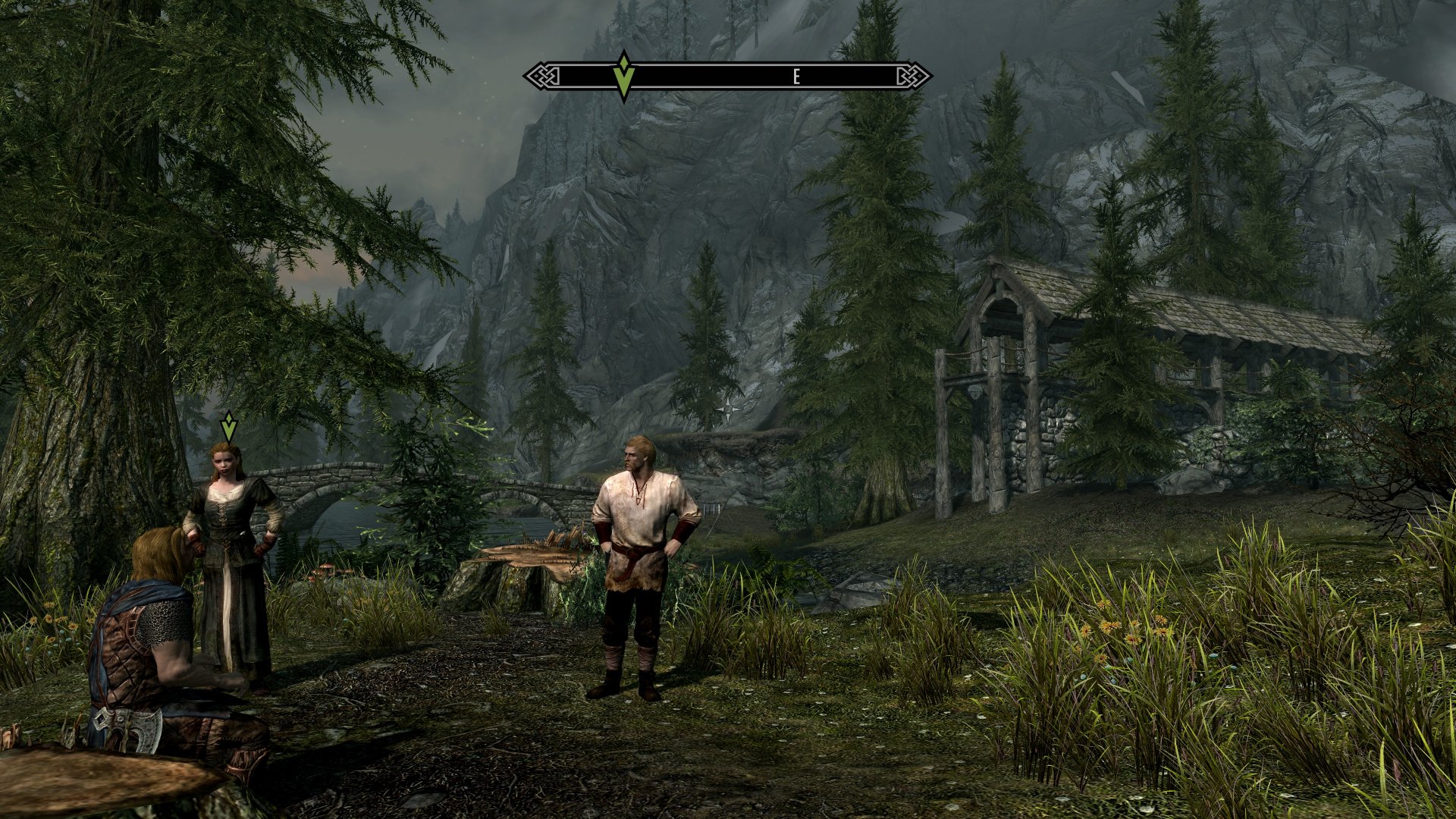Viewport: 1456px width, 819px height.
Task: Click the green quest marker on the compass
Action: tap(623, 76)
